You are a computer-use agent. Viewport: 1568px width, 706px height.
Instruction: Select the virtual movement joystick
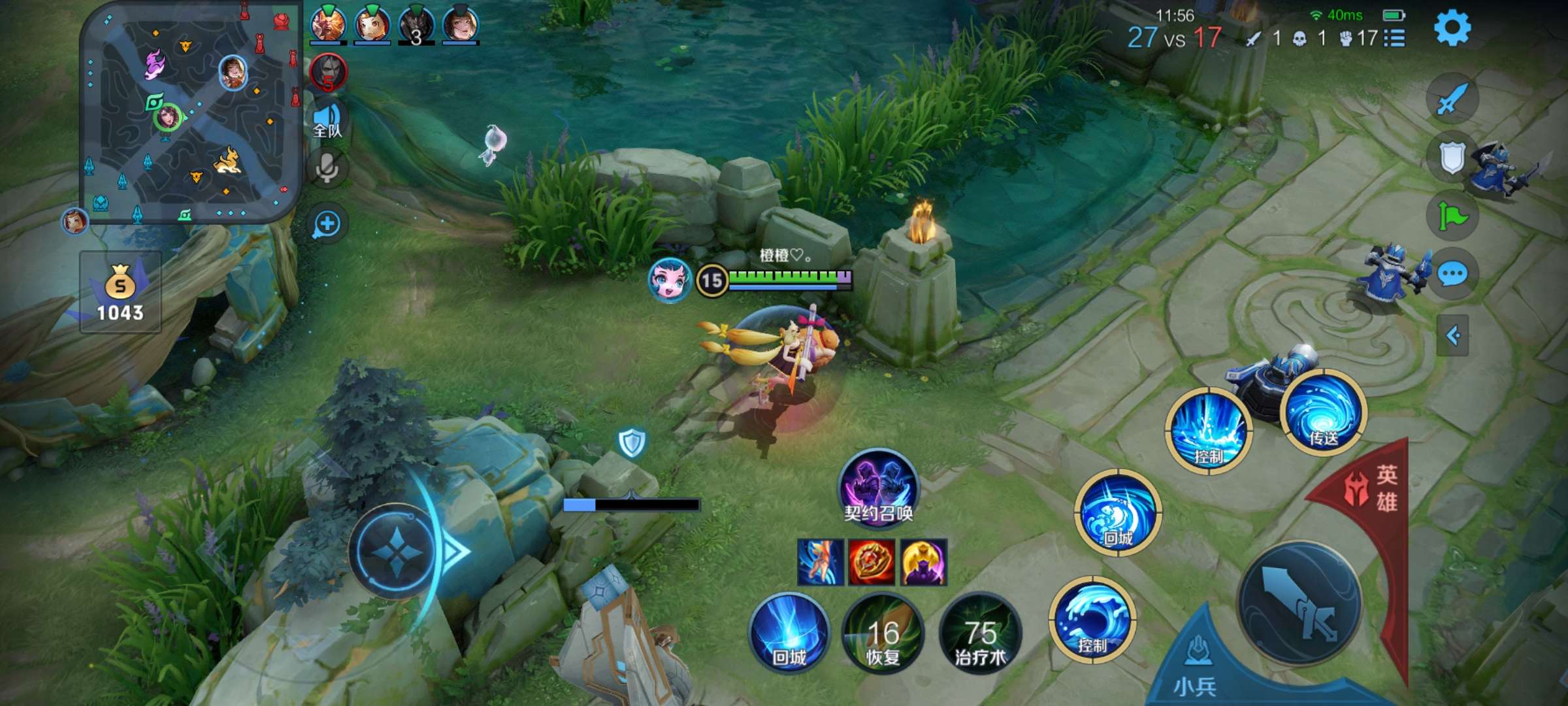coord(396,551)
